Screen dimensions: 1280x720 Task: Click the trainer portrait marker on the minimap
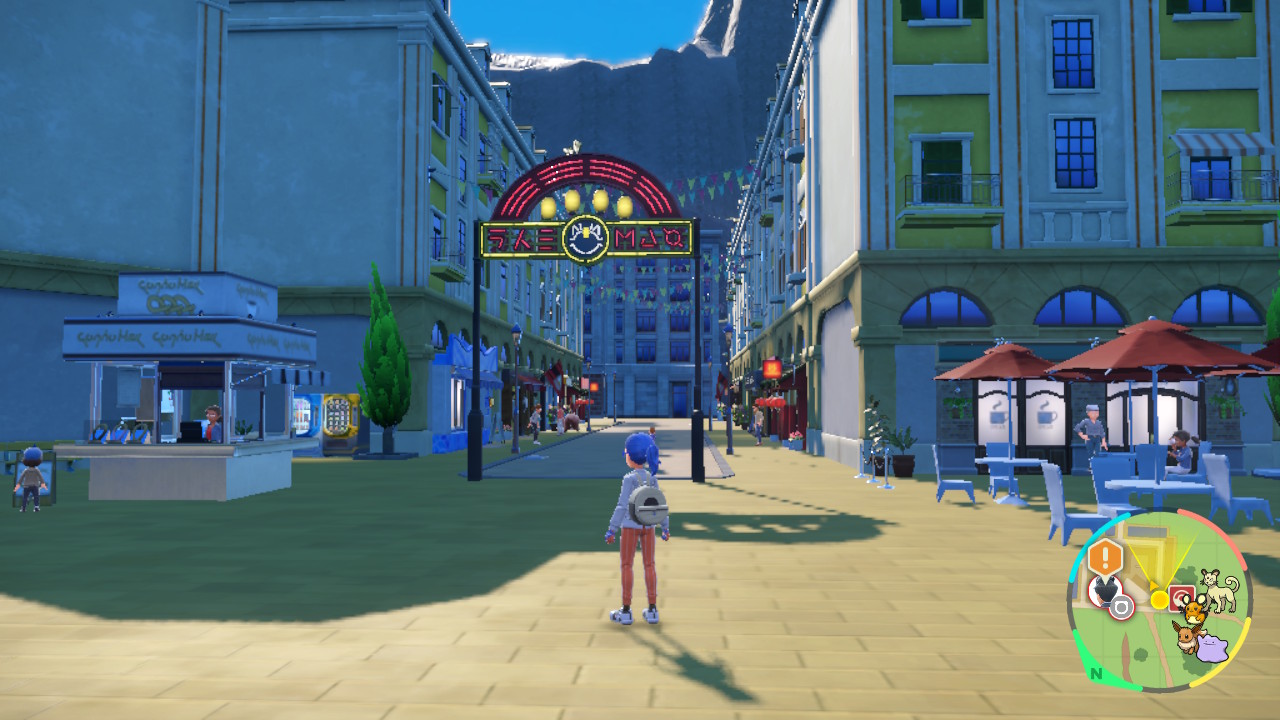pyautogui.click(x=1103, y=590)
